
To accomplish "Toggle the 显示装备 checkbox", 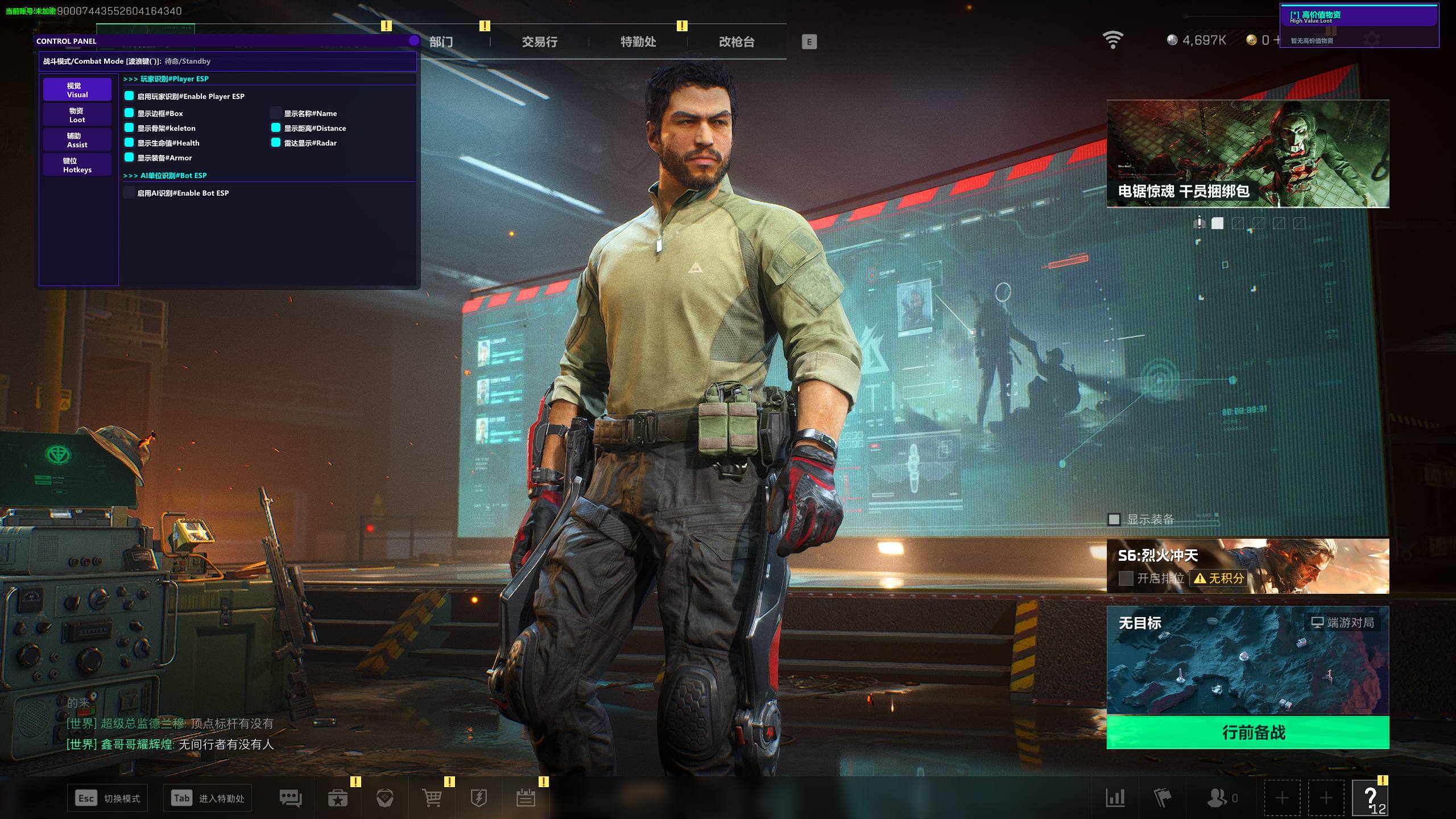I will (x=1114, y=519).
